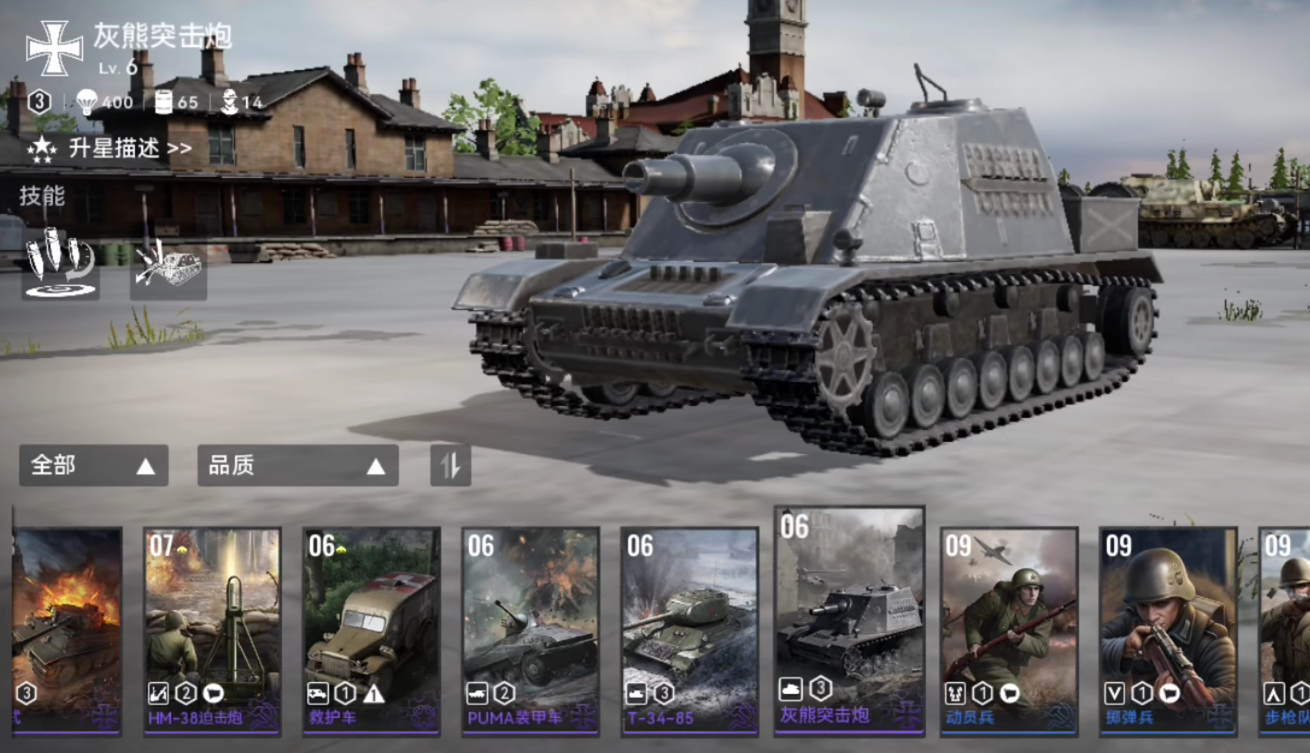Viewport: 1310px width, 753px height.
Task: Open the 全部 filter dropdown
Action: [x=93, y=465]
